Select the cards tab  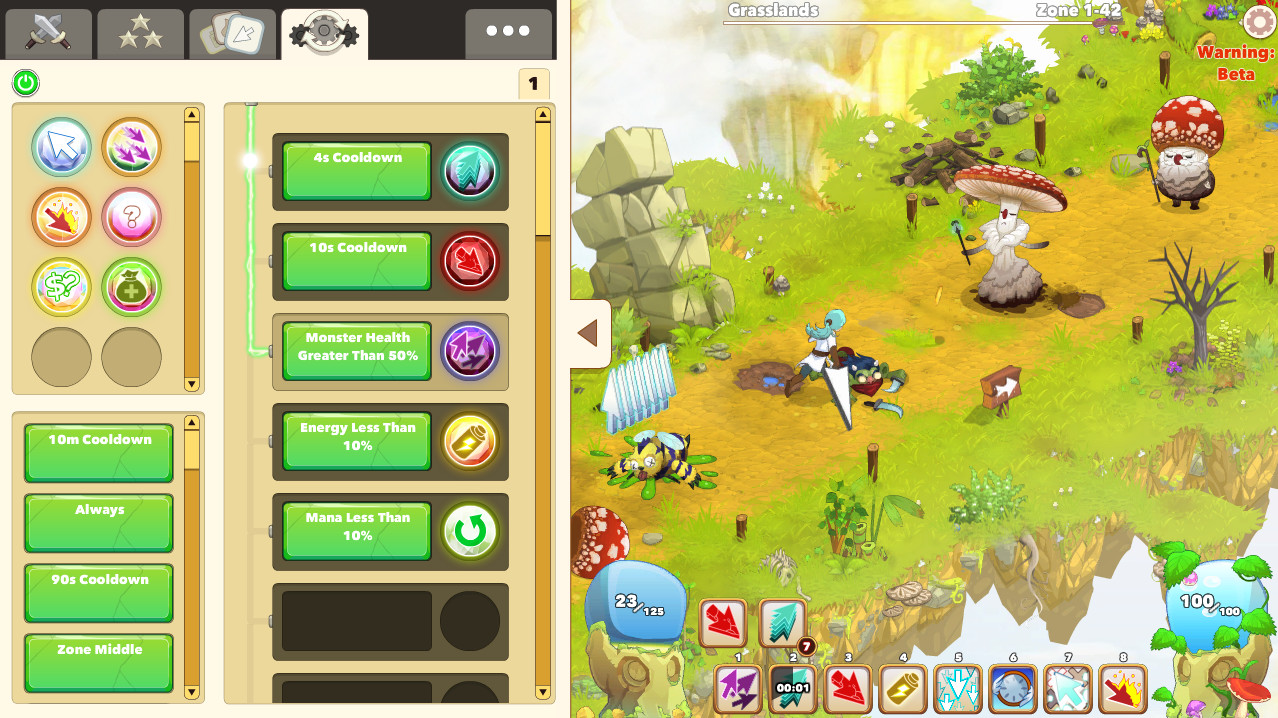[x=233, y=35]
